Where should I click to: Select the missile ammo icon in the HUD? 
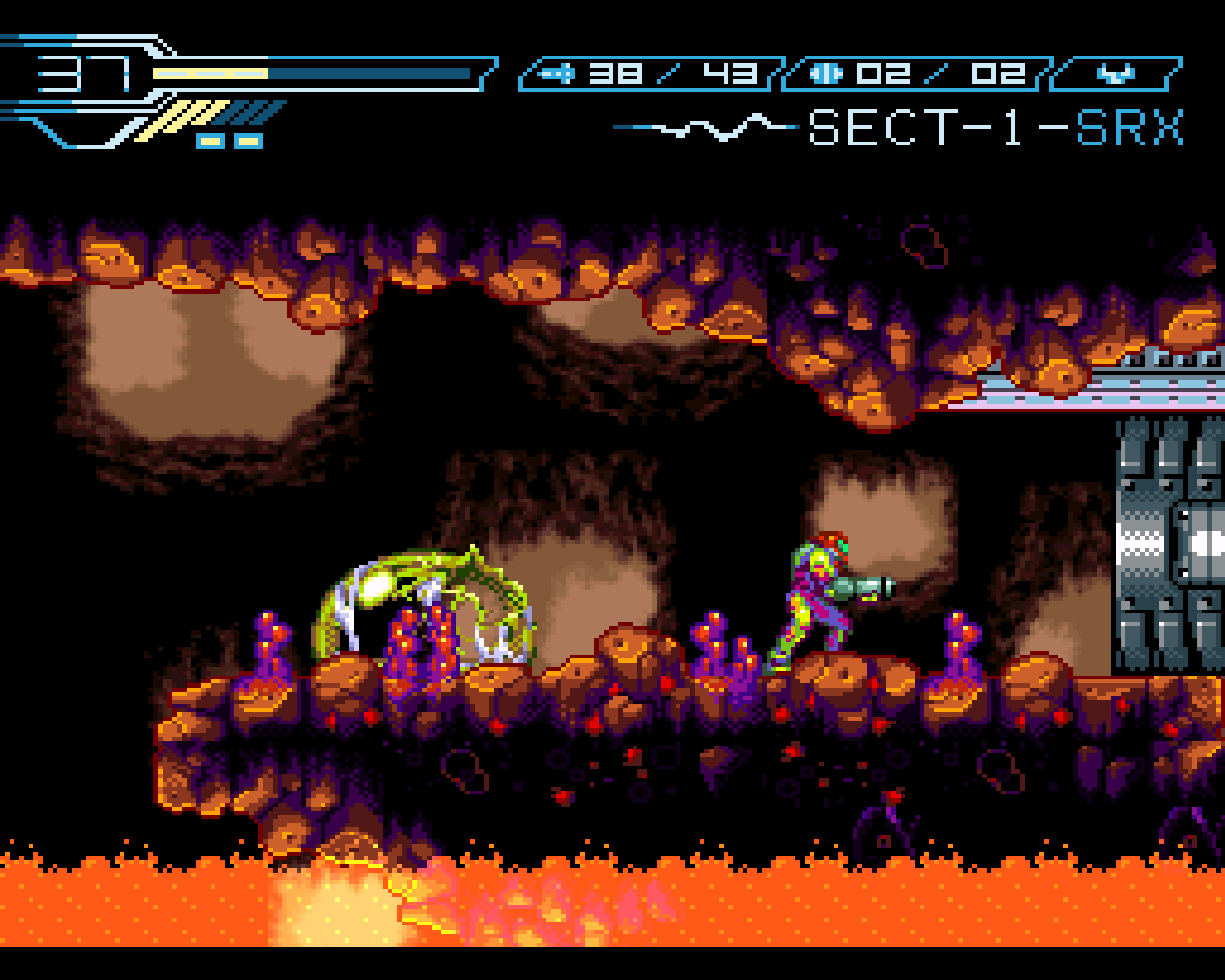[x=560, y=71]
